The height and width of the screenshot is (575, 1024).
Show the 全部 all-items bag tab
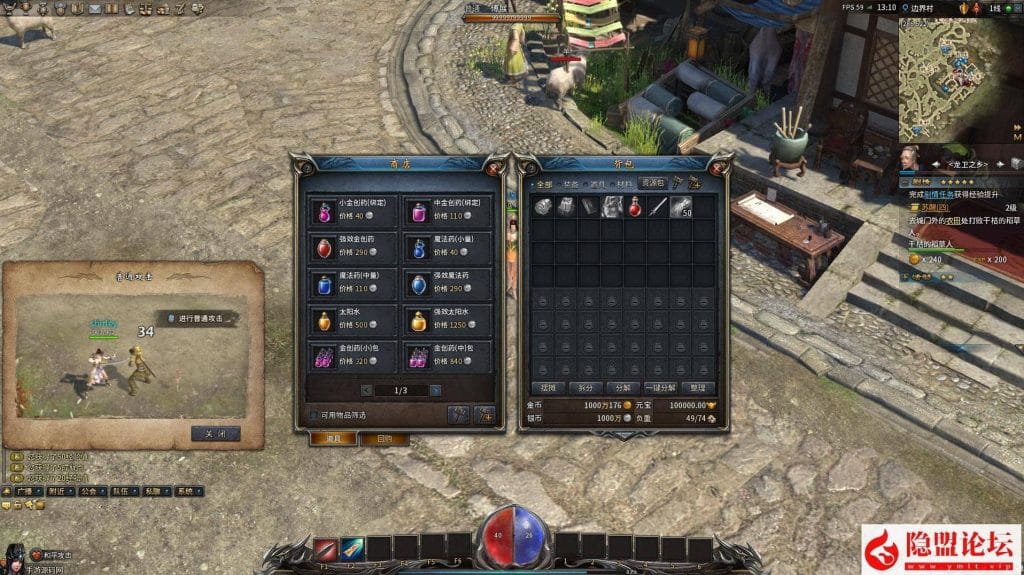pyautogui.click(x=544, y=185)
